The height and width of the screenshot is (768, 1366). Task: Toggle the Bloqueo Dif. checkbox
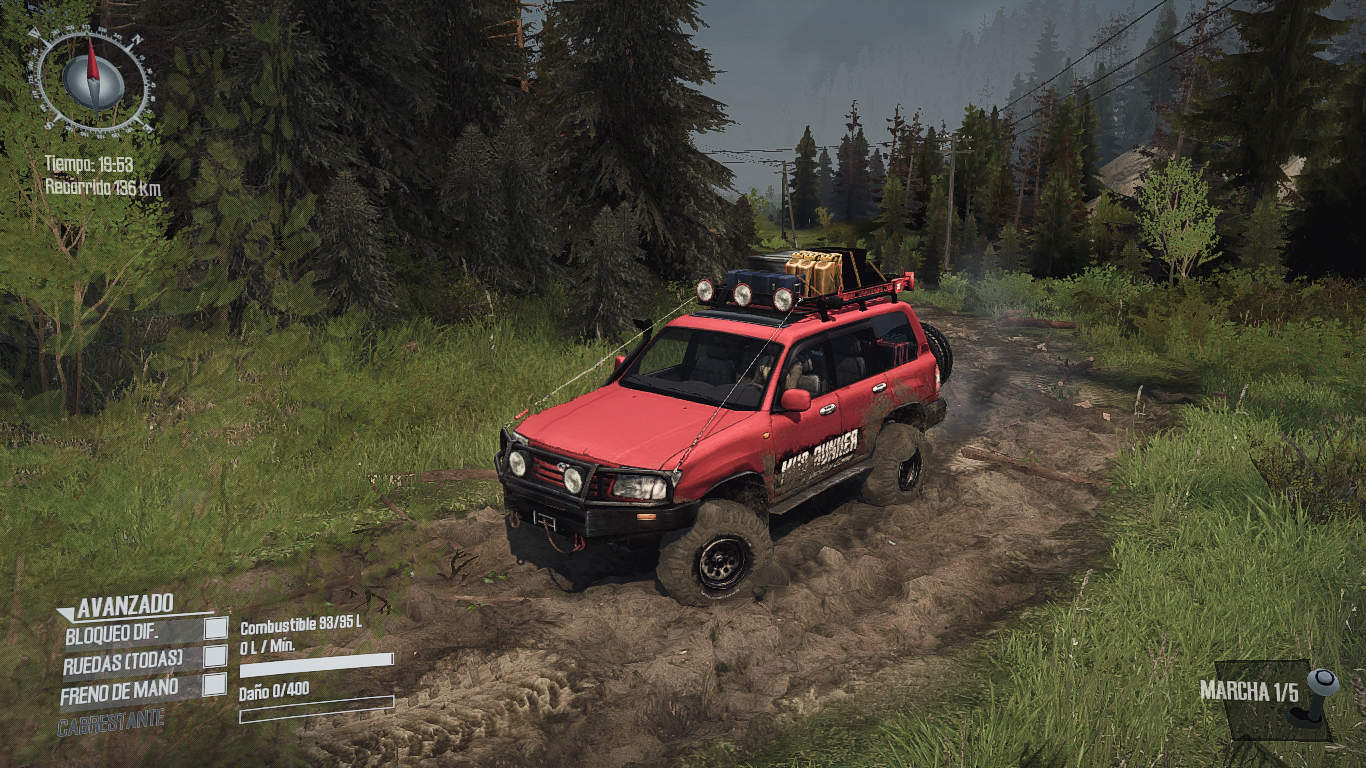tap(215, 628)
